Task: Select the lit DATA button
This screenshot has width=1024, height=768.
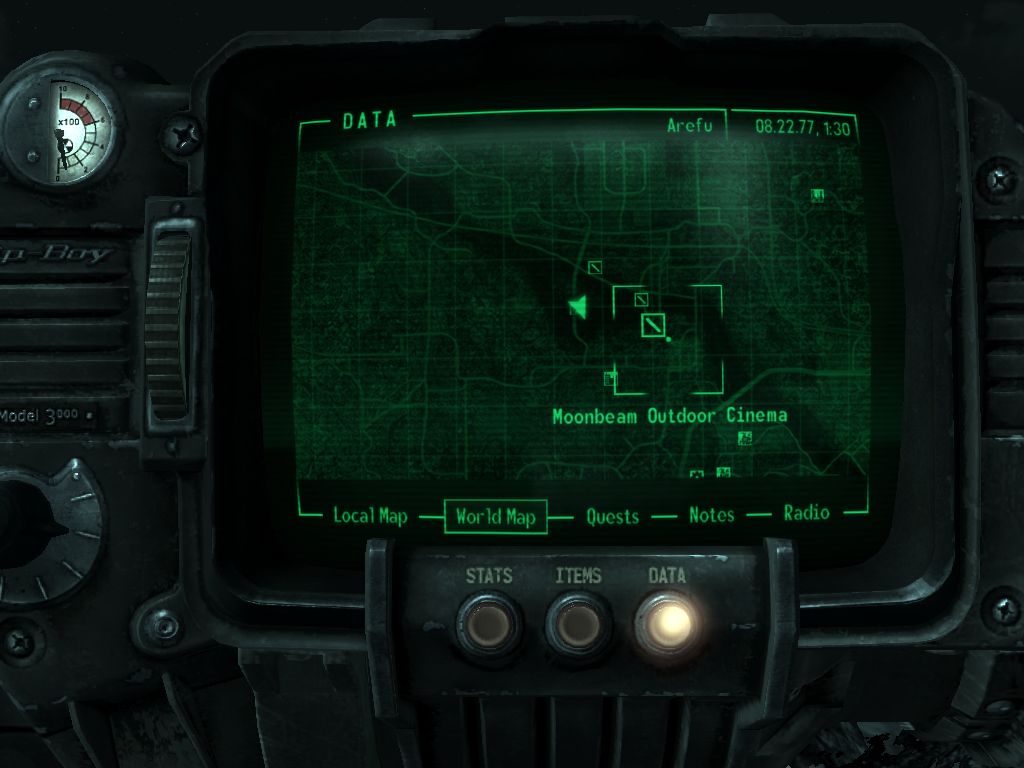Action: click(x=667, y=622)
